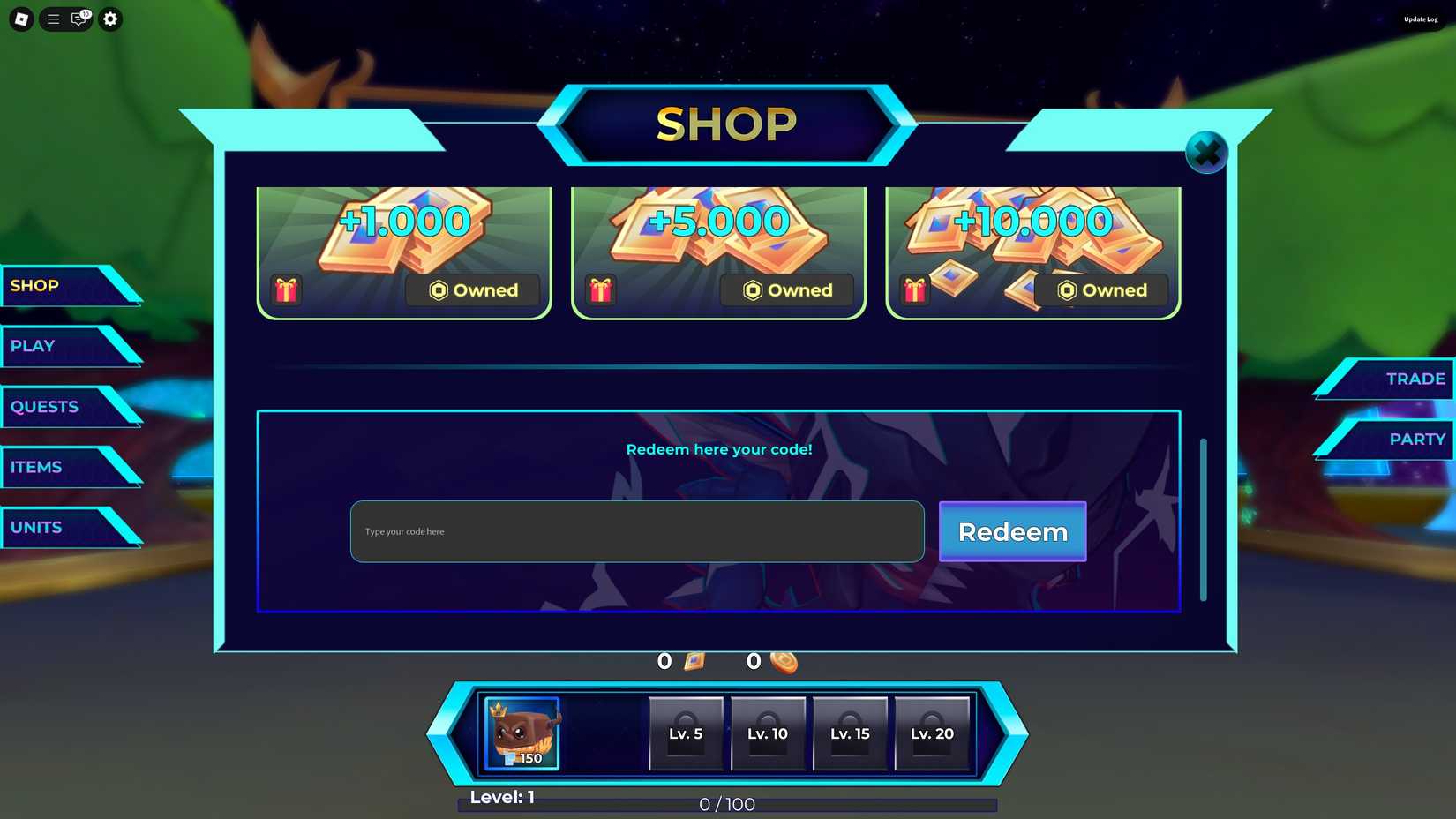
Task: Click the Roblox logo icon top left
Action: tap(19, 19)
